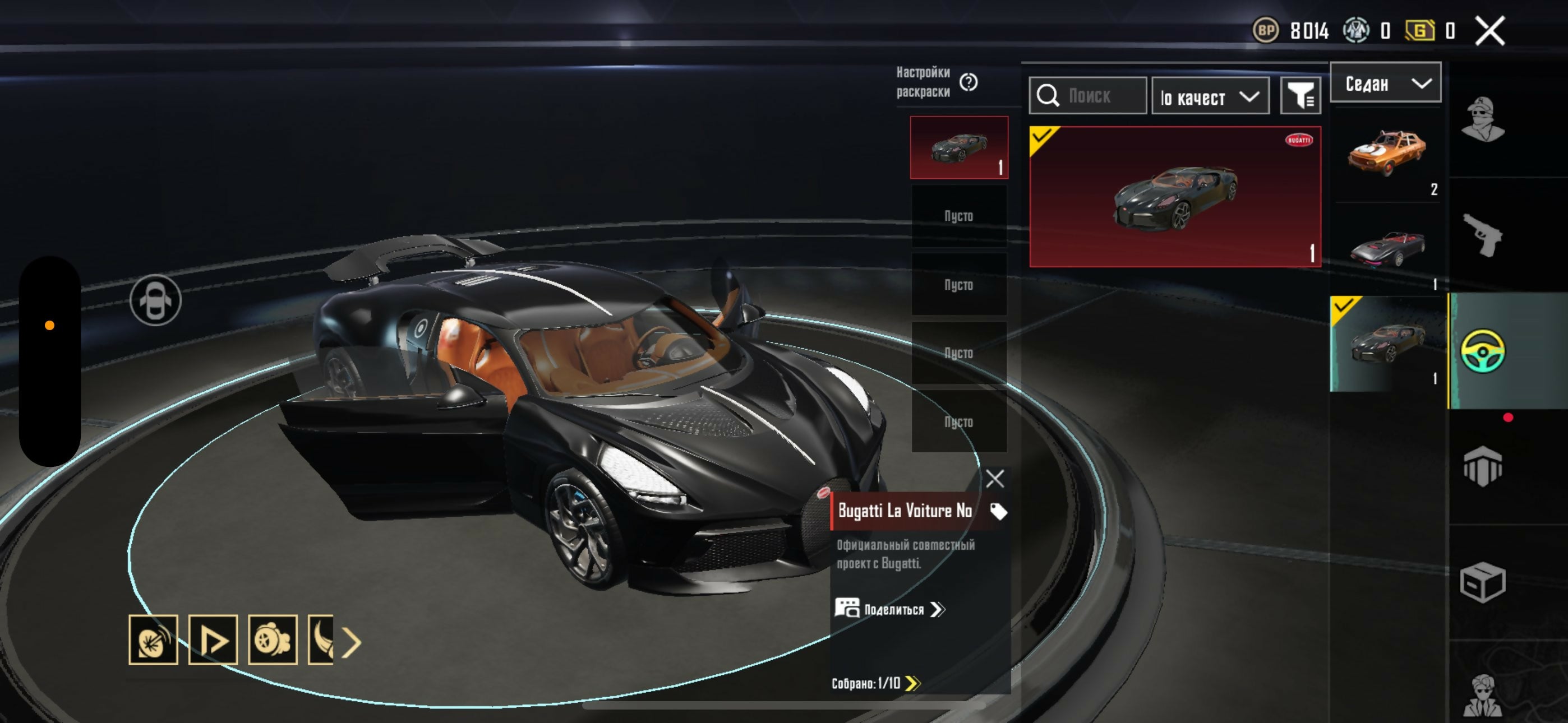Screen dimensions: 1568x723
Task: Open the box crate category
Action: pyautogui.click(x=1483, y=582)
